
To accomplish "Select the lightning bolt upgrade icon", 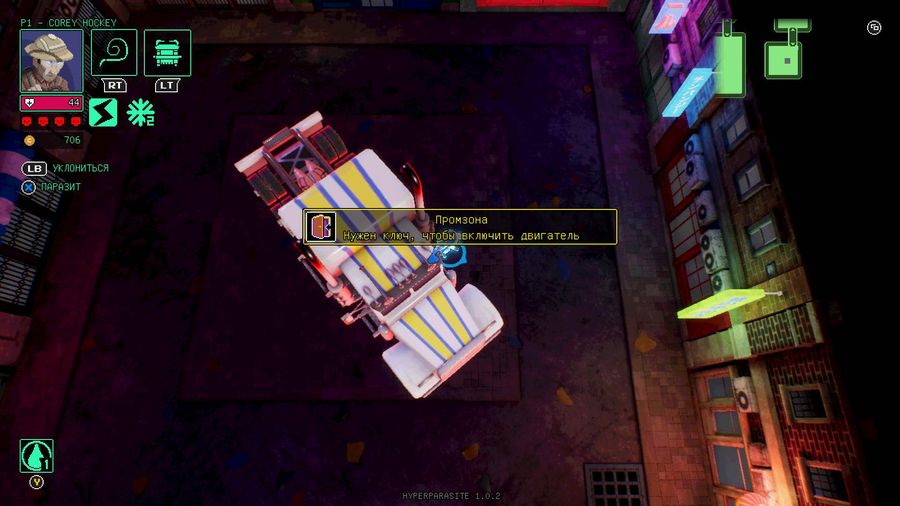I will [x=103, y=112].
